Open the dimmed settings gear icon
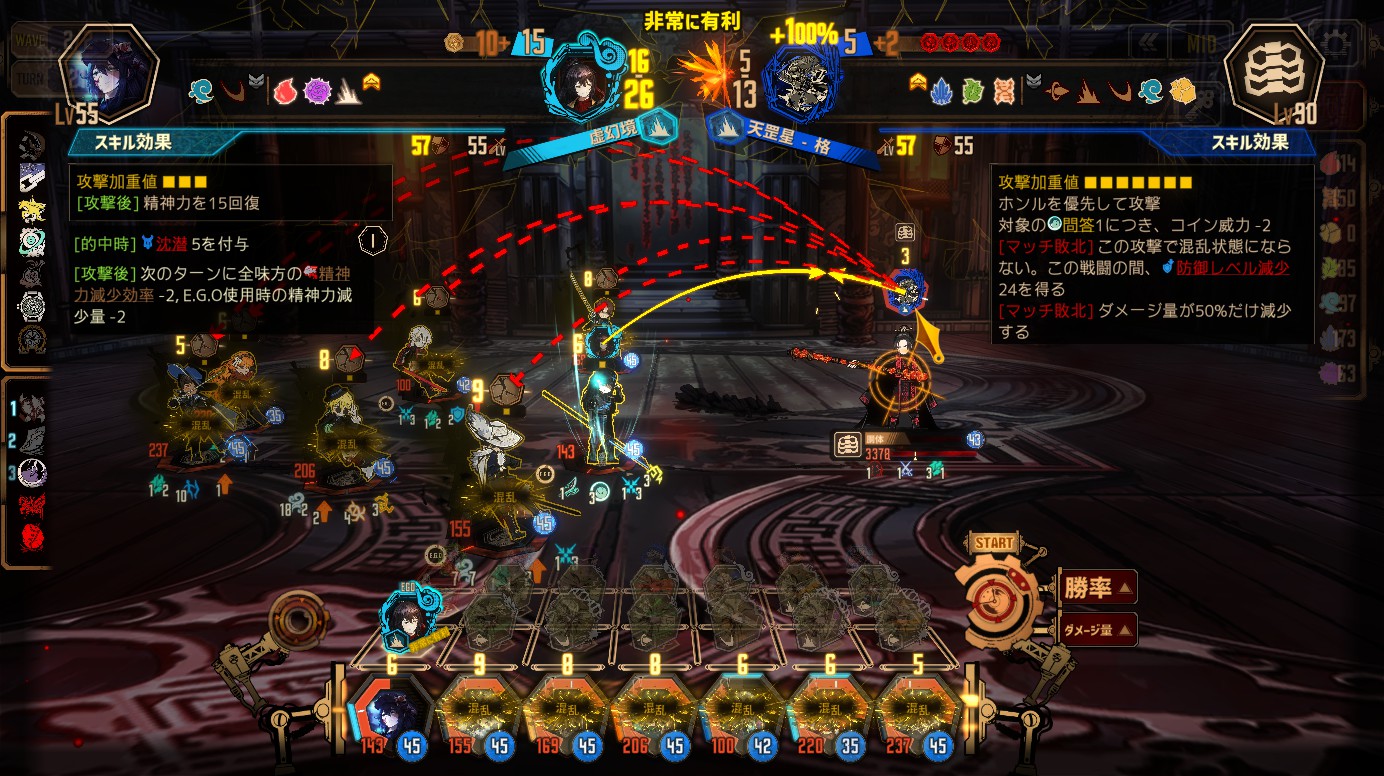The height and width of the screenshot is (776, 1384). (x=1339, y=43)
